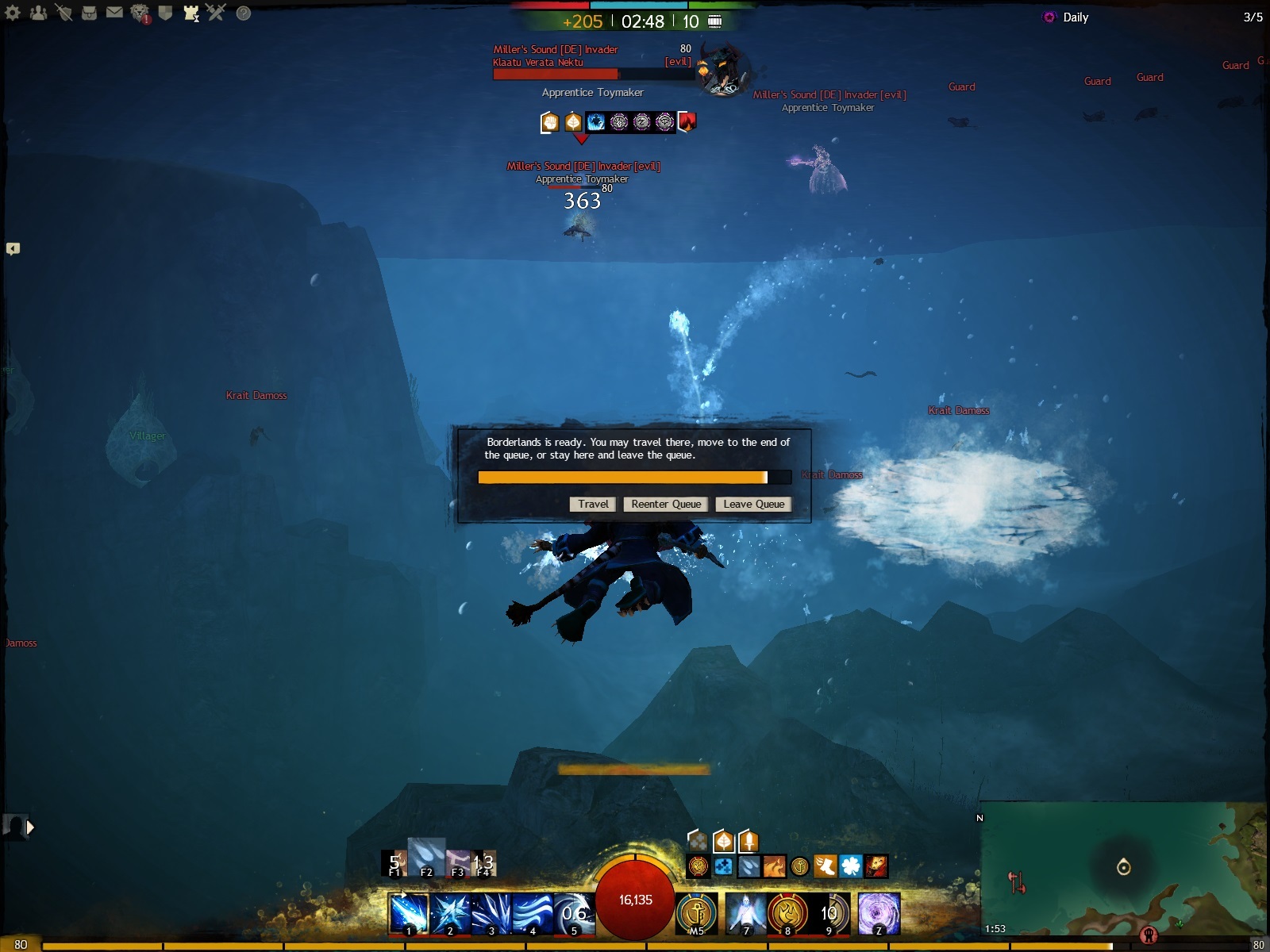The width and height of the screenshot is (1270, 952).
Task: Cast the wave skill in slot 4
Action: pyautogui.click(x=533, y=914)
